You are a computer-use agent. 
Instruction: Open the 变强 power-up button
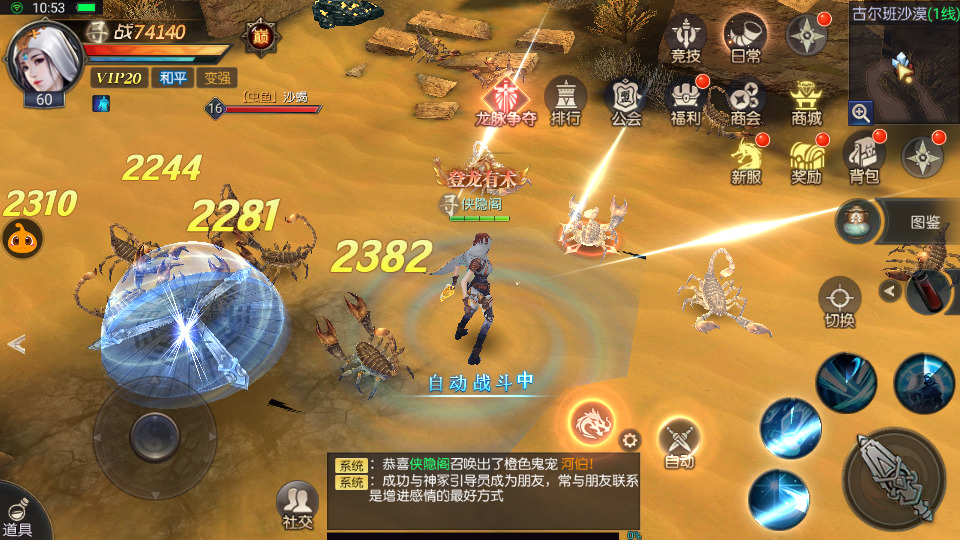tap(217, 78)
